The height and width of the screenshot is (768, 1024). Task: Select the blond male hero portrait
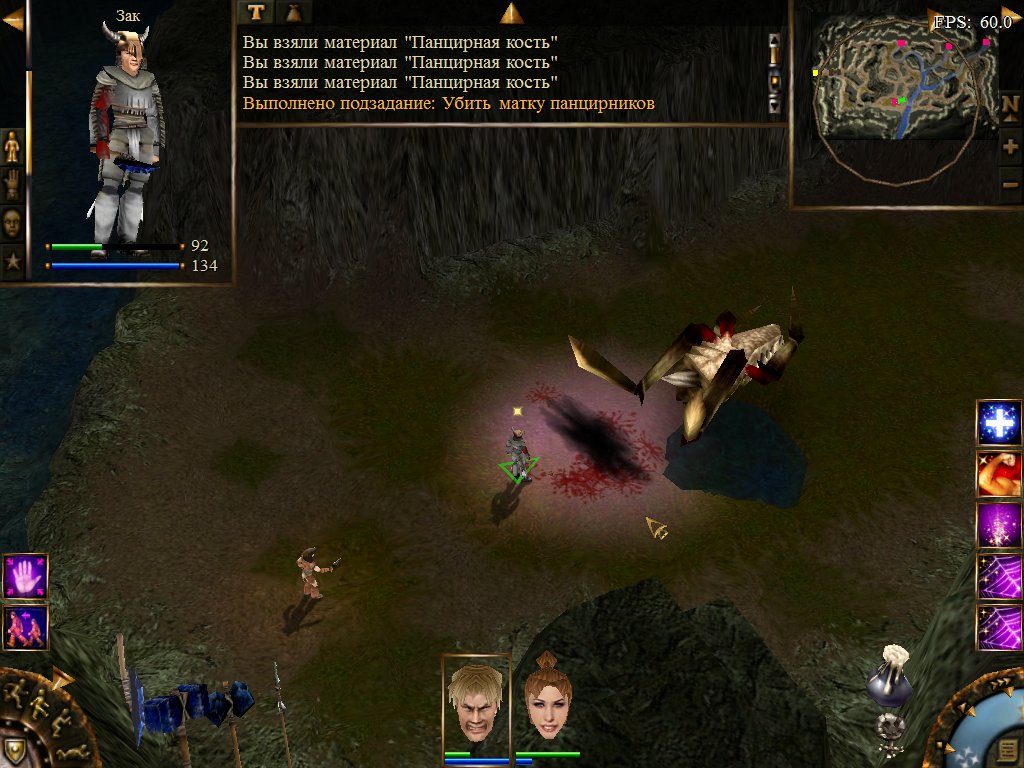point(476,701)
